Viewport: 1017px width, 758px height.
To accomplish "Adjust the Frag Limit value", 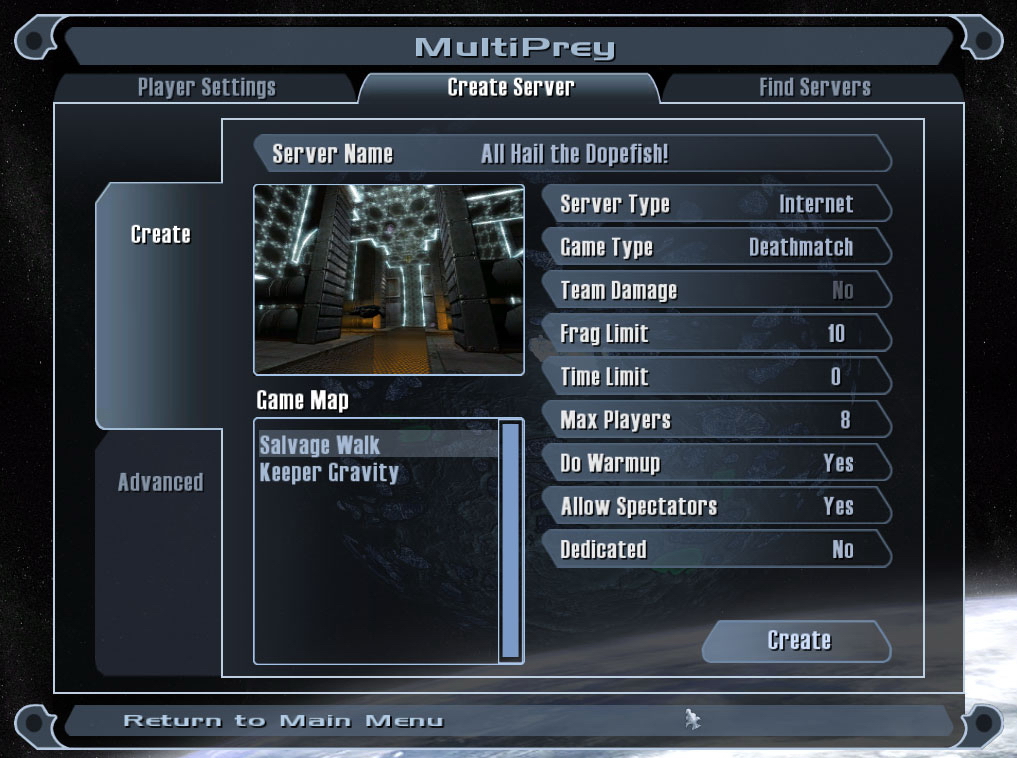I will [x=715, y=334].
